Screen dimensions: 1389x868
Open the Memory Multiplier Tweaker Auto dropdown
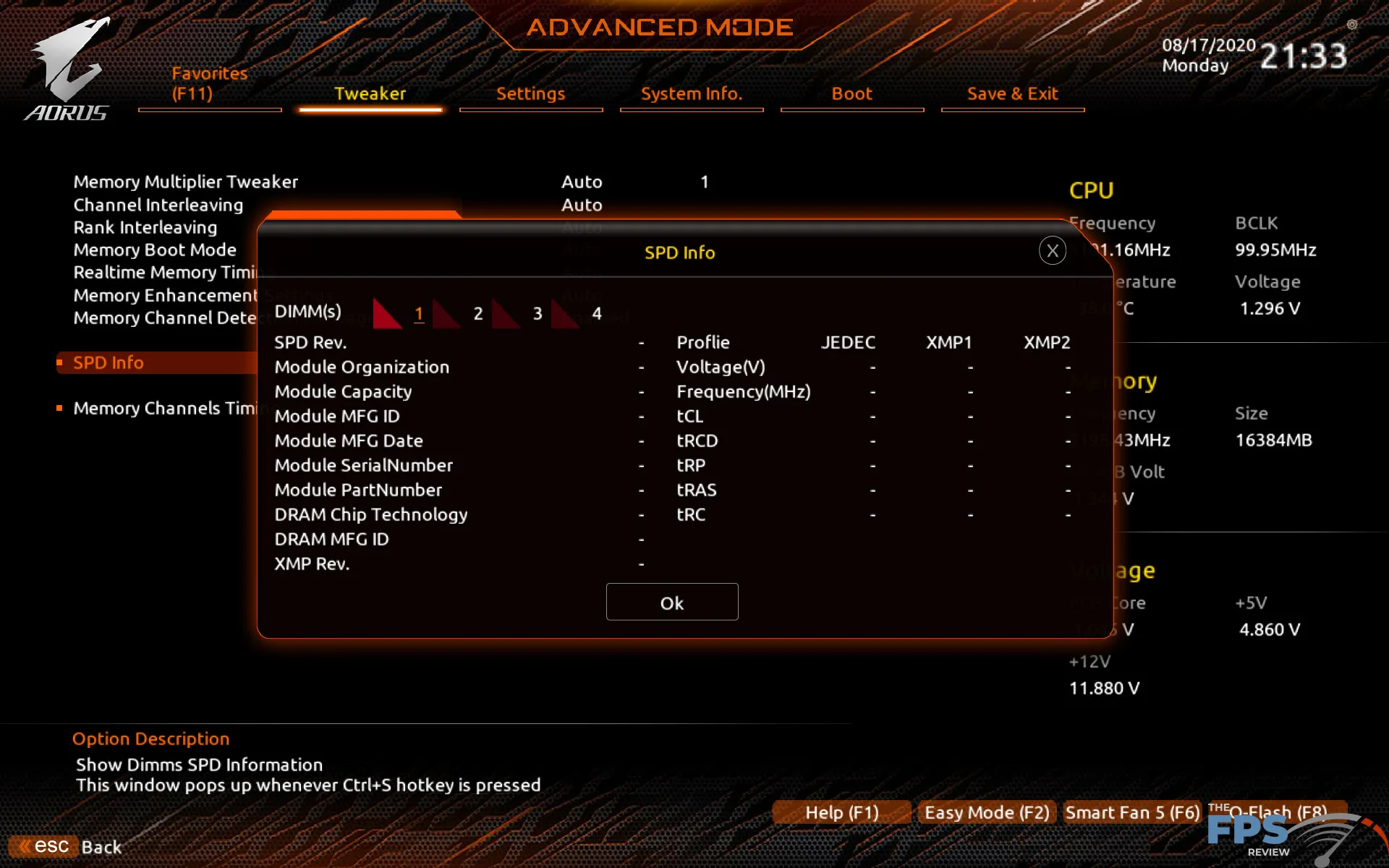[582, 182]
